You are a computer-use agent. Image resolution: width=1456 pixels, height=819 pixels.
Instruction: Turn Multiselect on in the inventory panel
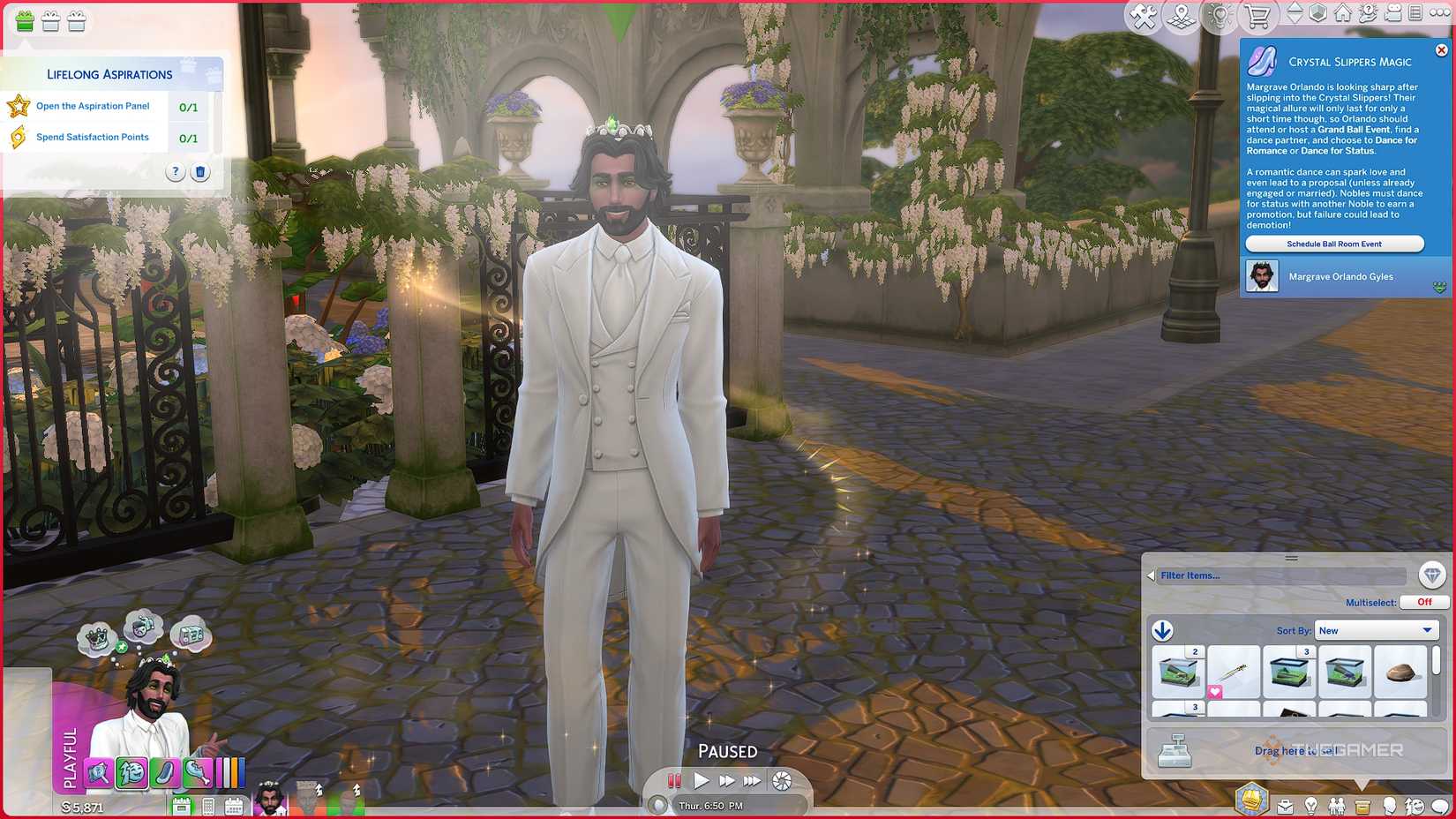1424,602
